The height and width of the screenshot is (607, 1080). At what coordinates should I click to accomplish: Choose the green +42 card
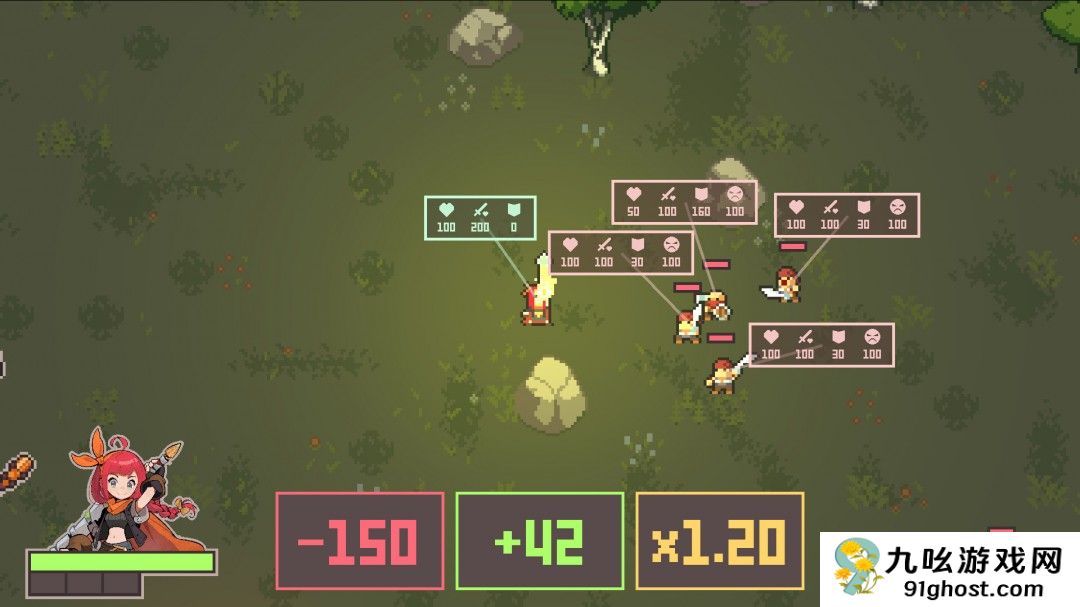(540, 541)
